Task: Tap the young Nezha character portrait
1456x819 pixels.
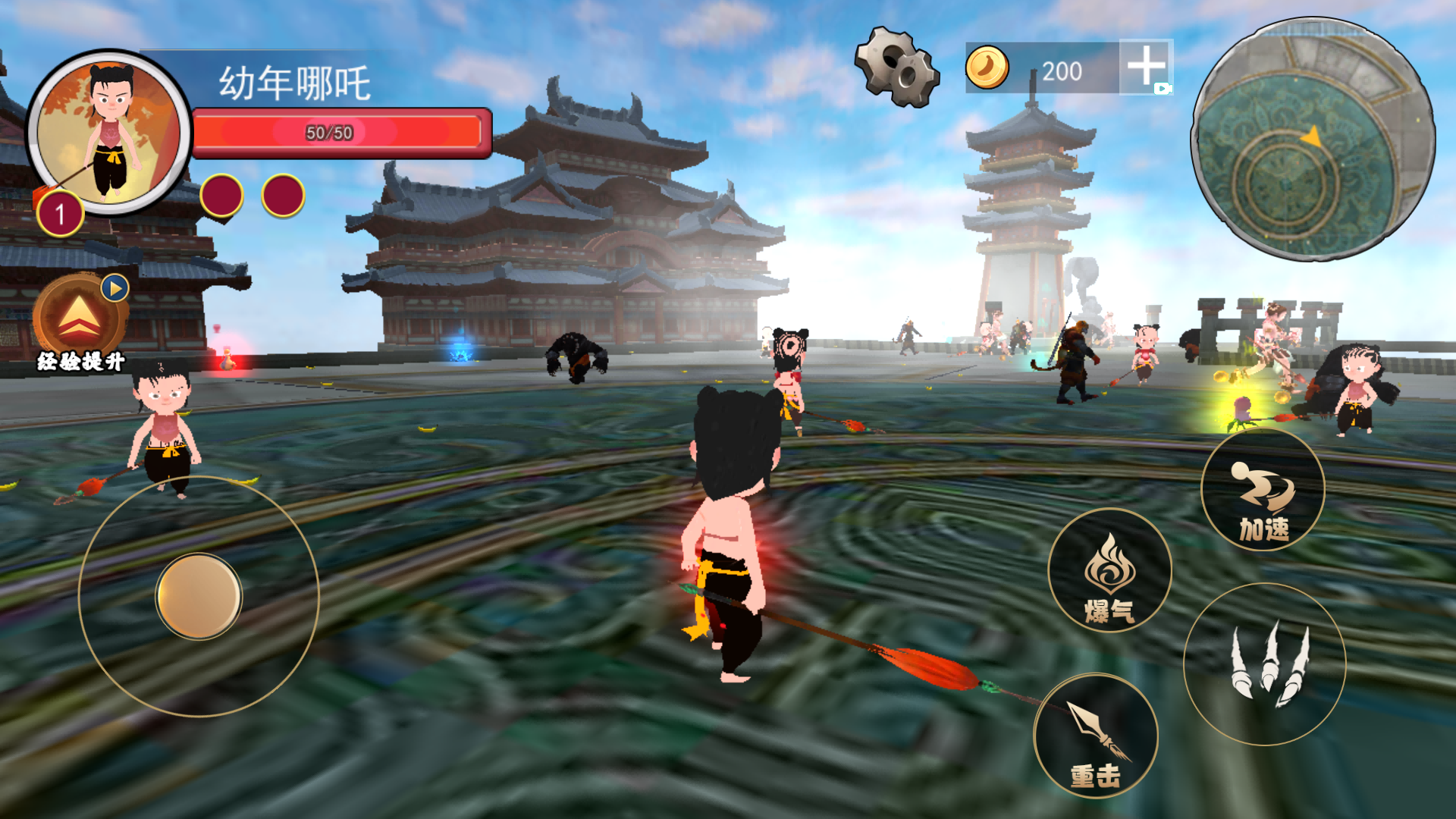Action: [109, 130]
